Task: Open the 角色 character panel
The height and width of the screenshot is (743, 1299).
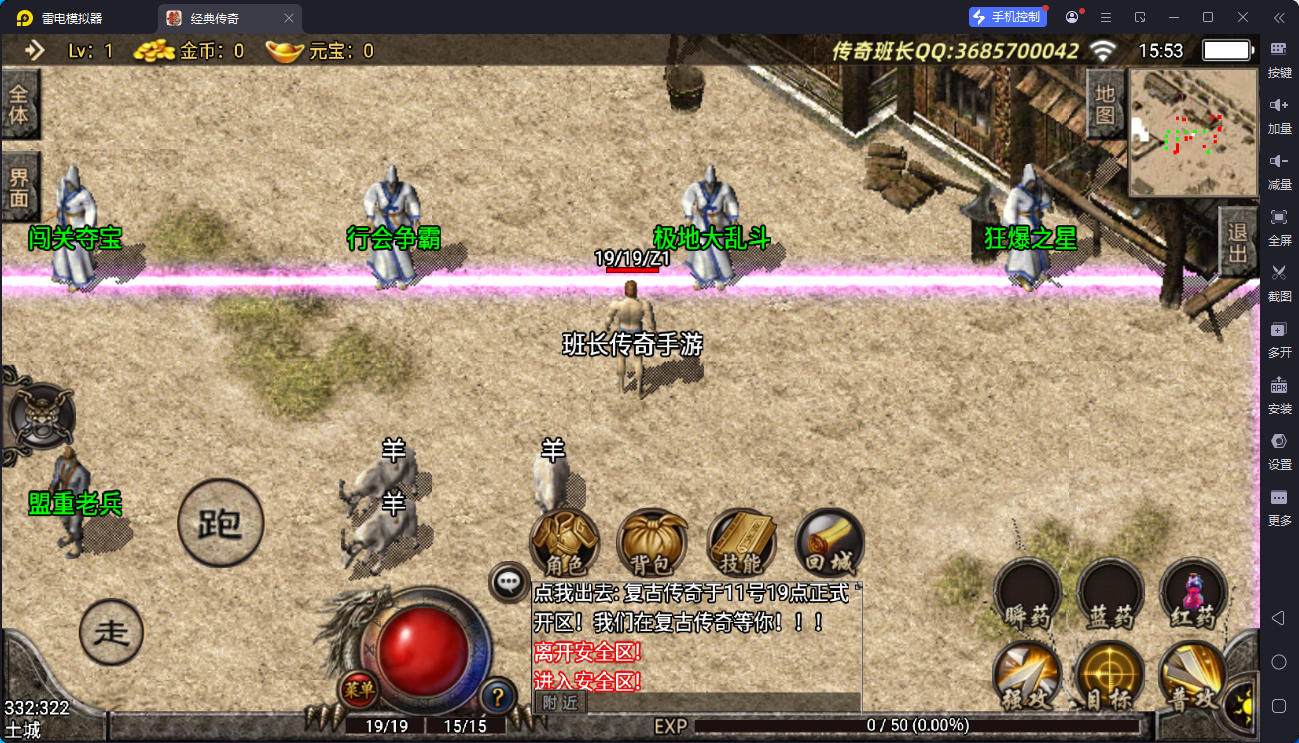Action: [x=564, y=544]
